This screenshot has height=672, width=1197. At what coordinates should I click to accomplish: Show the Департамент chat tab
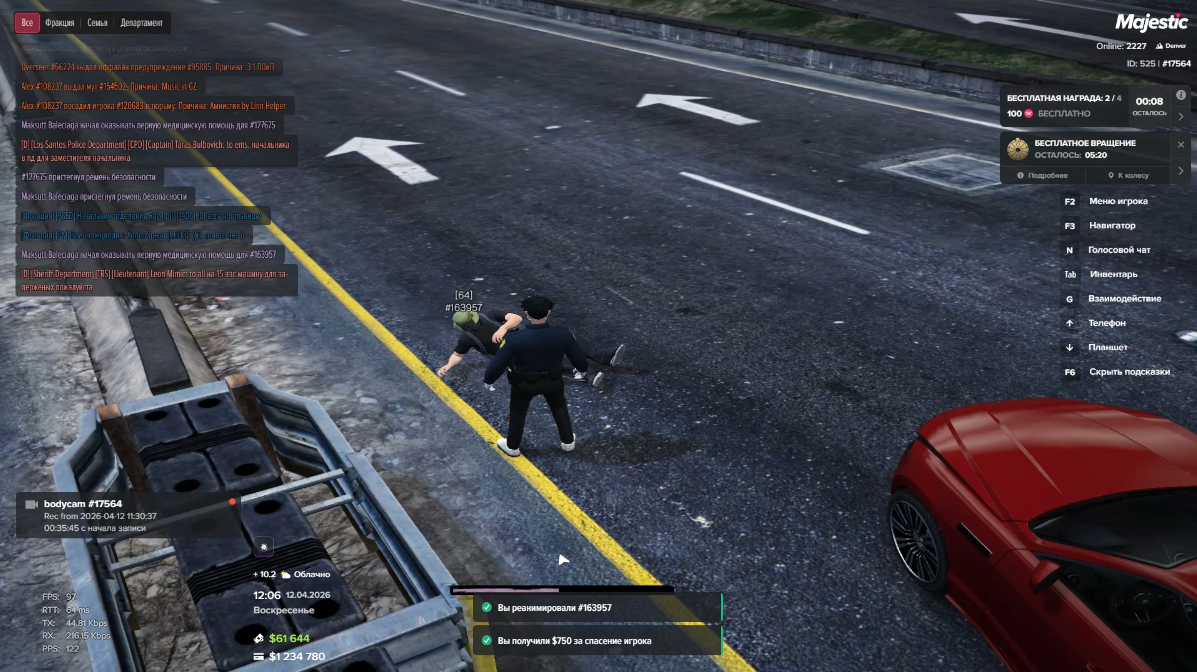pyautogui.click(x=142, y=22)
